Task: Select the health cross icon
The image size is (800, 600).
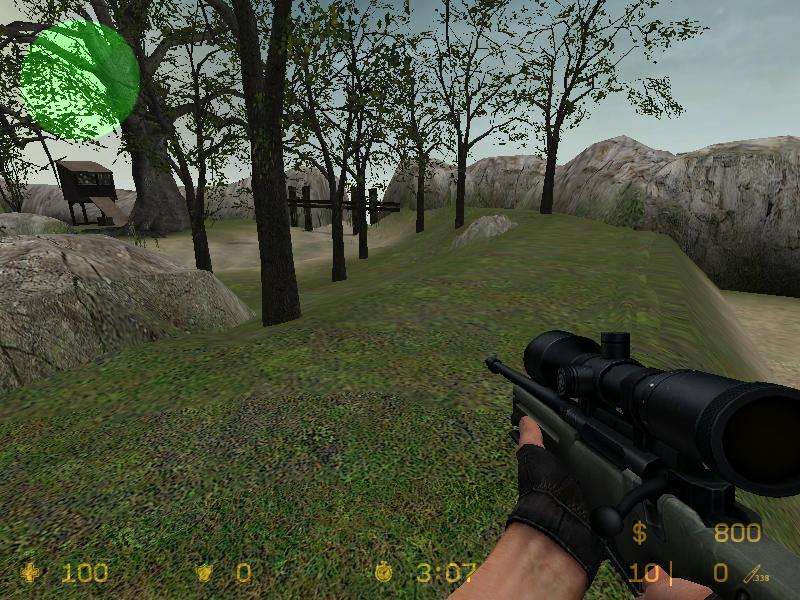Action: [x=33, y=573]
